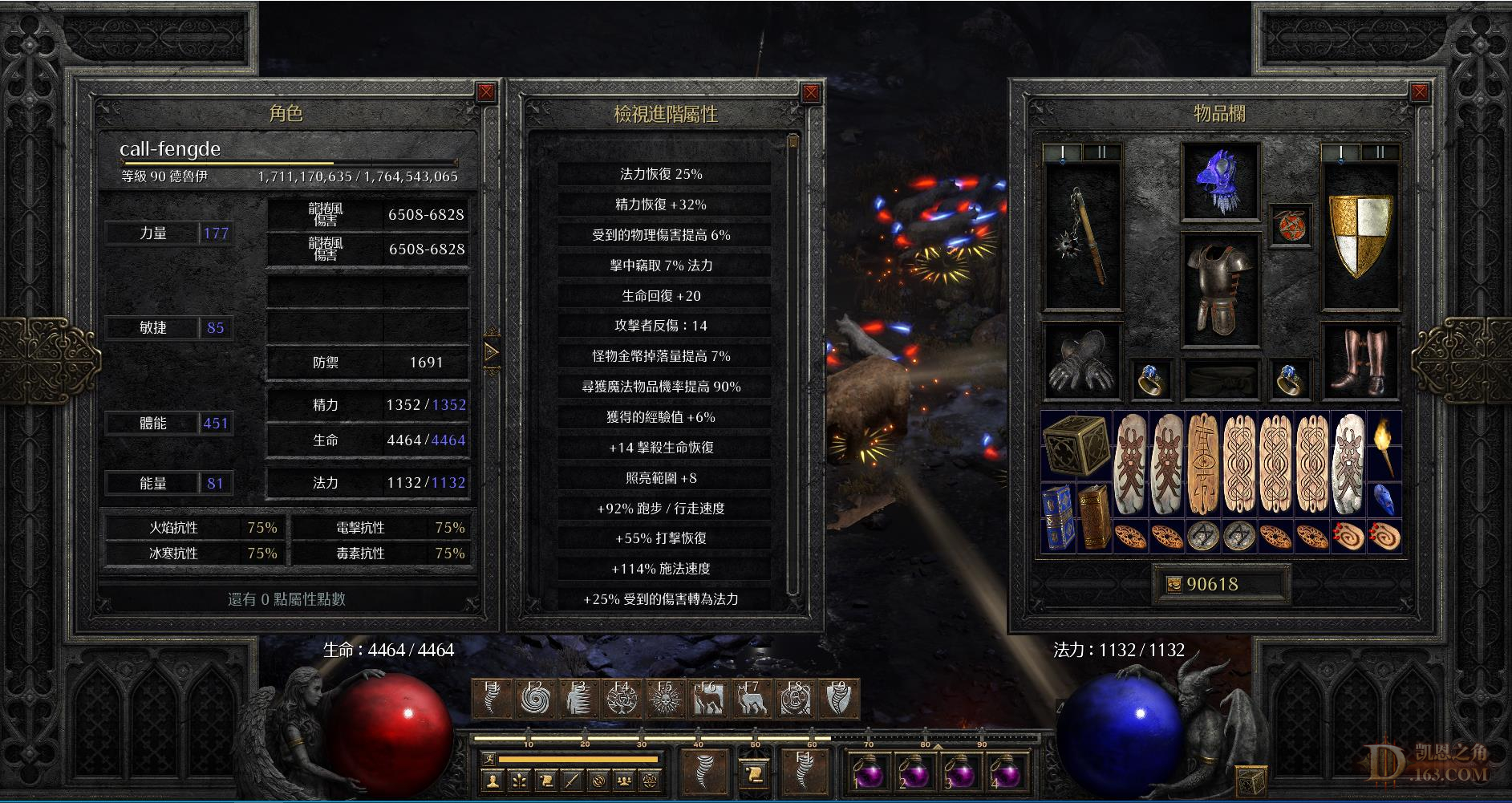Viewport: 1512px width, 803px height.
Task: Close the inventory panel
Action: (1419, 92)
